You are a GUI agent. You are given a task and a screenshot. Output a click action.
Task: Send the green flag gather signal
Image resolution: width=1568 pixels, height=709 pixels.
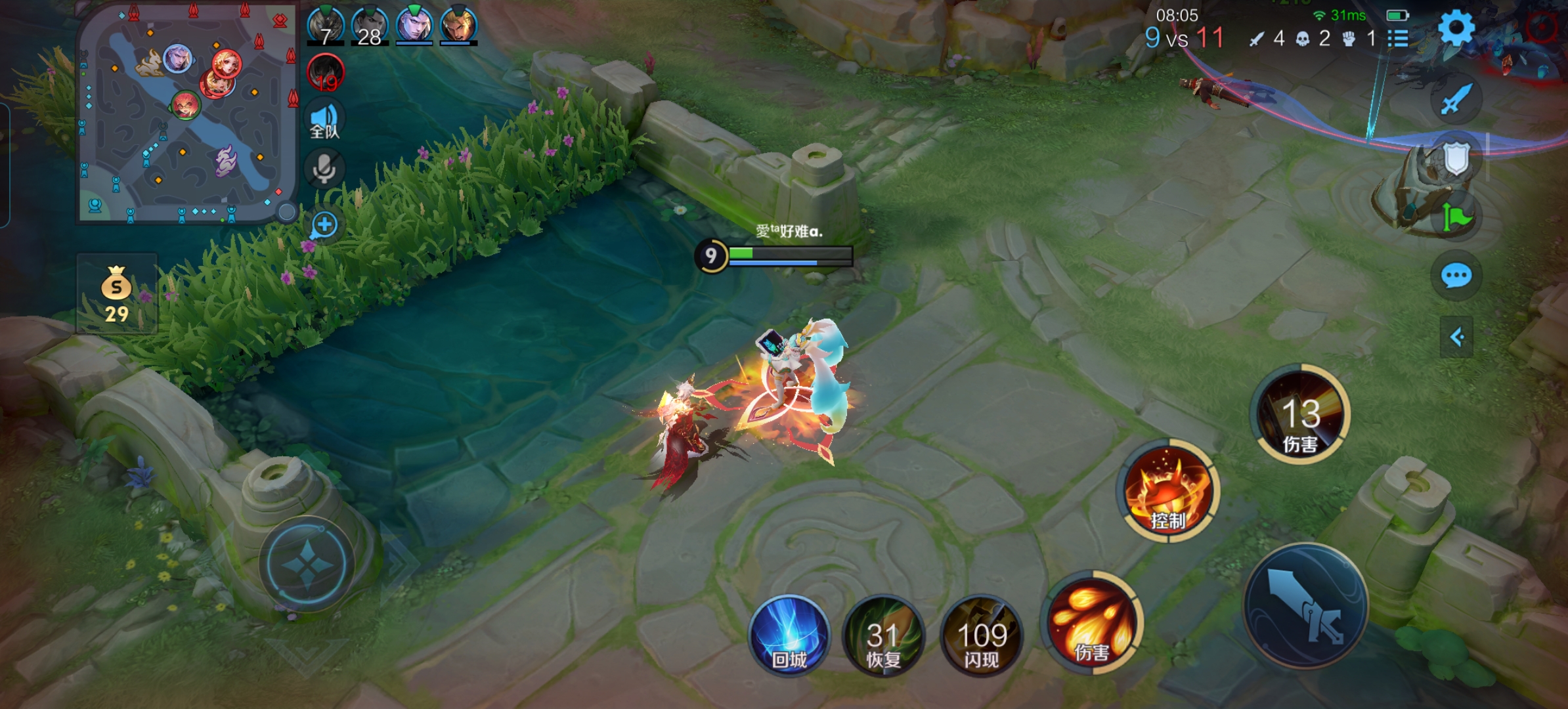coord(1456,217)
